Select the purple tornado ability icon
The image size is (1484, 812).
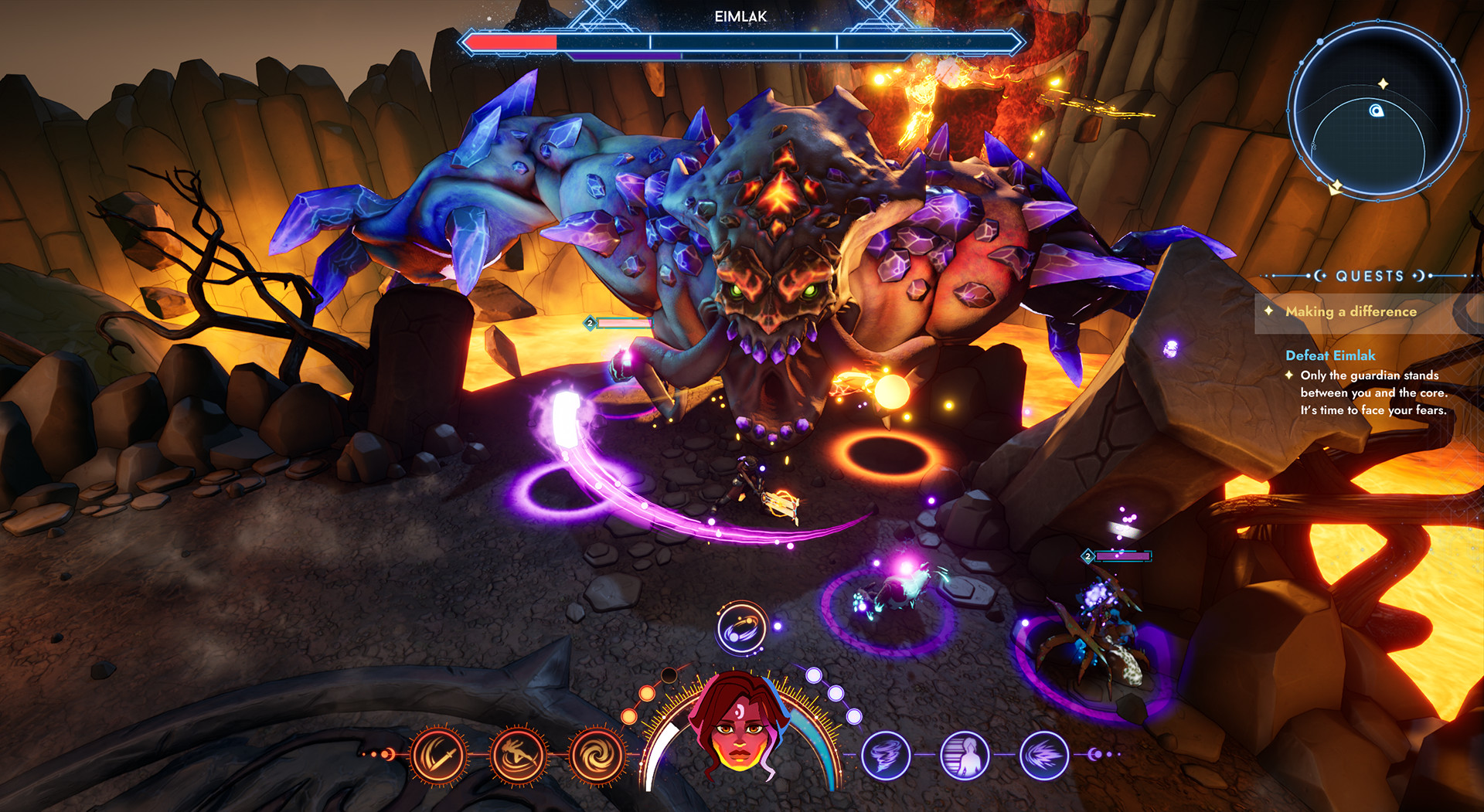tap(886, 756)
